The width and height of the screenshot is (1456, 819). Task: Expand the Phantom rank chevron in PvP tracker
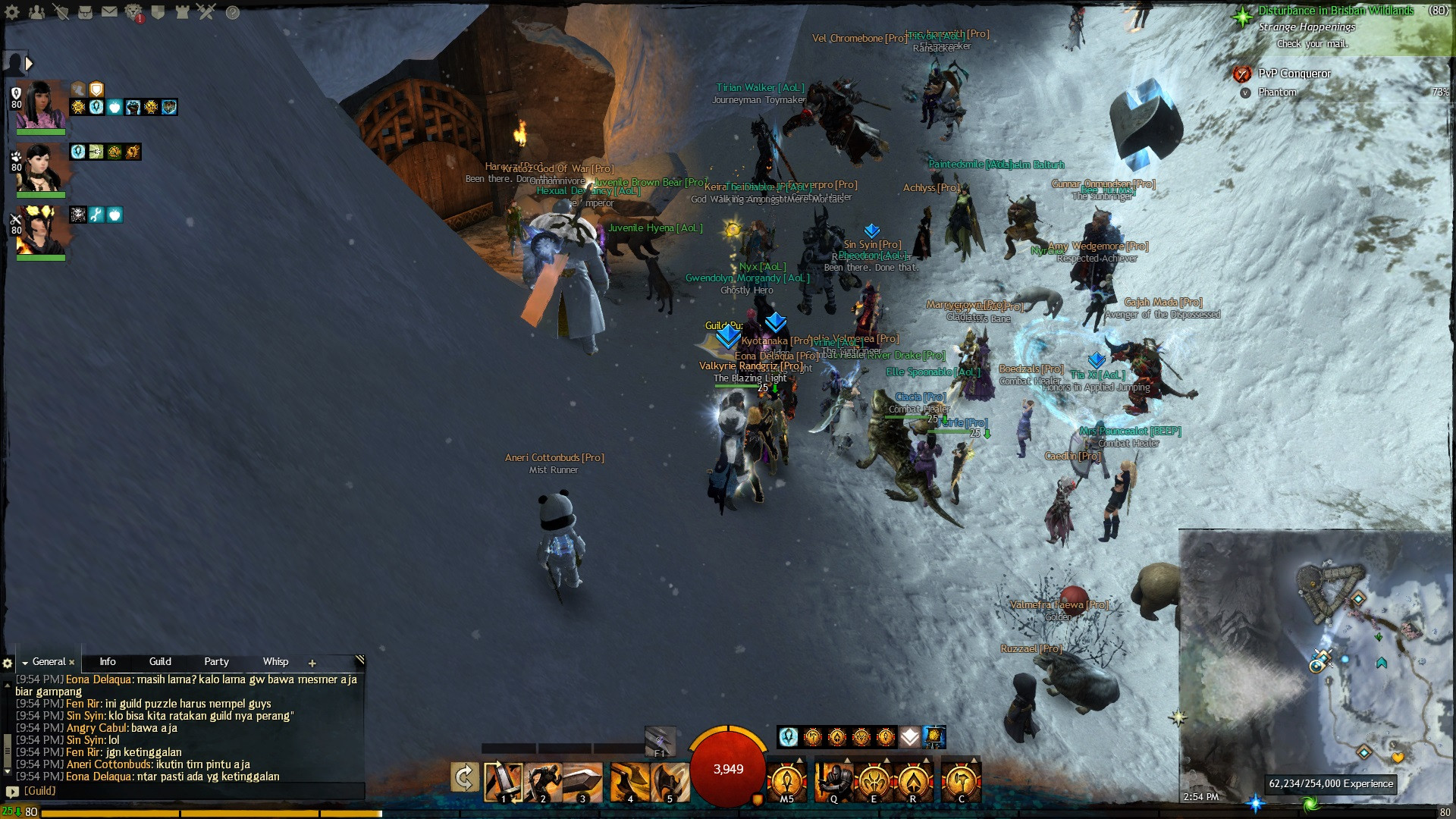pyautogui.click(x=1244, y=91)
